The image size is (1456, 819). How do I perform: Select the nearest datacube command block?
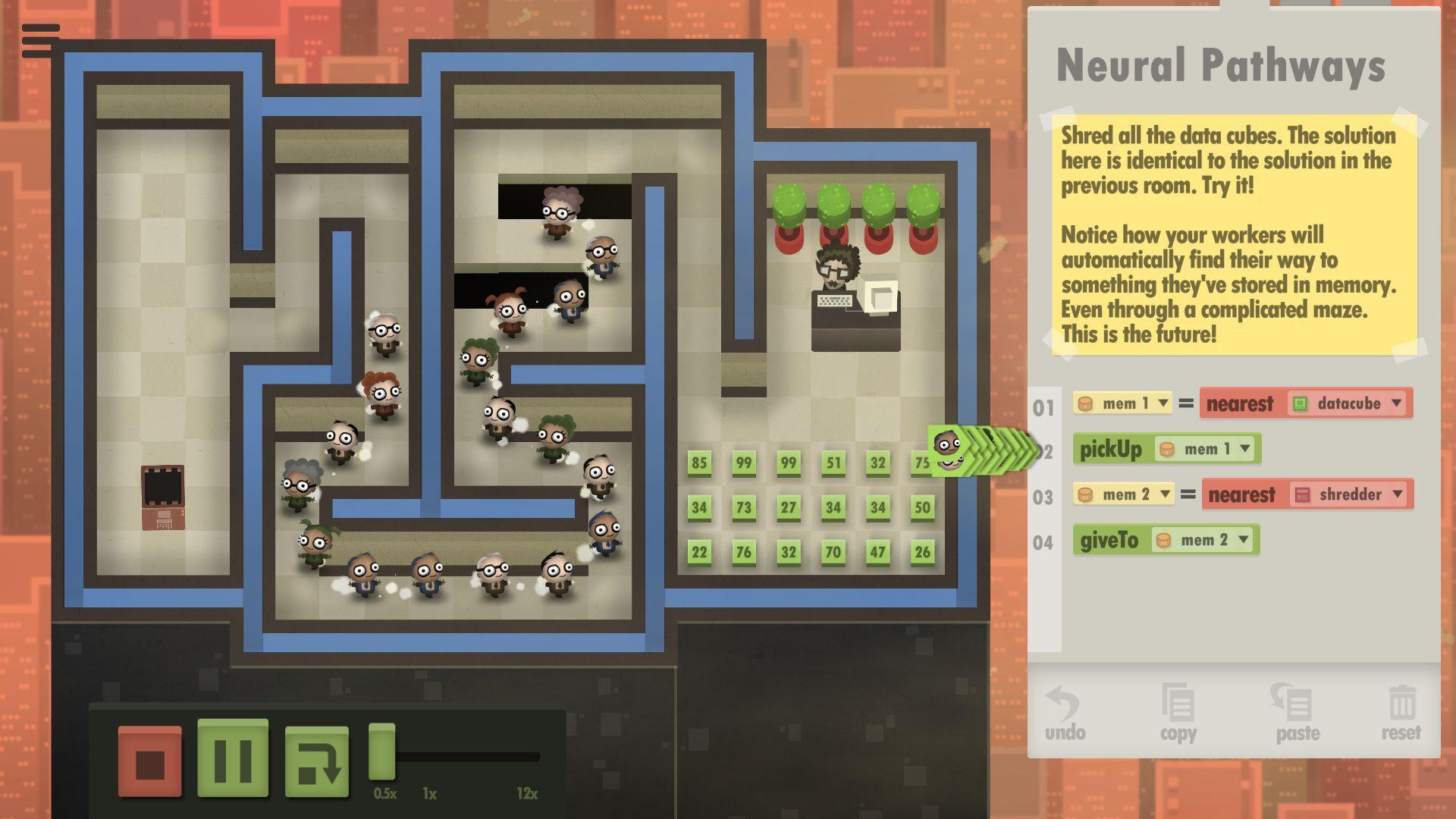coord(1240,403)
